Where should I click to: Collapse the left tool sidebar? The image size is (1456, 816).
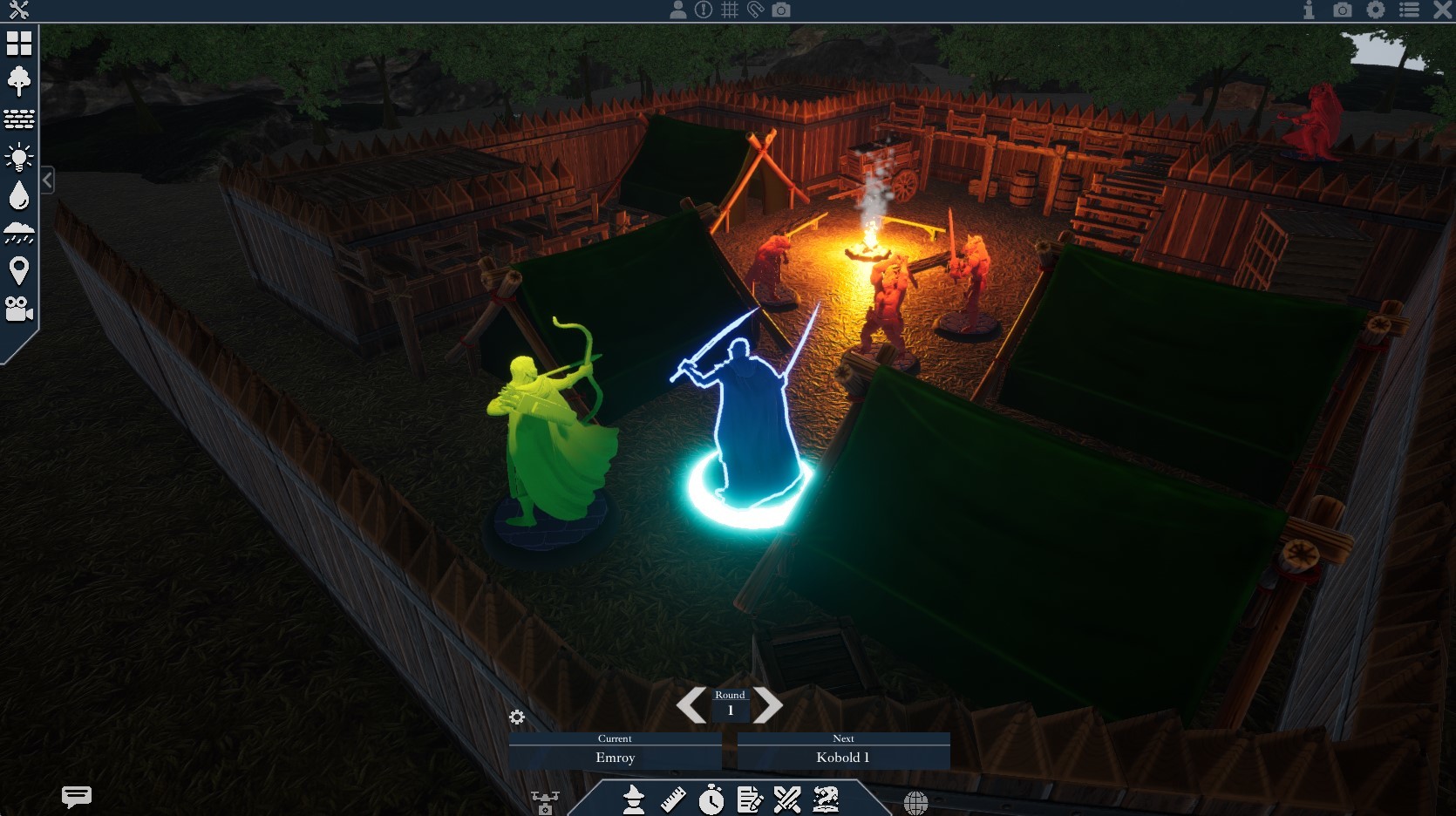click(x=47, y=180)
